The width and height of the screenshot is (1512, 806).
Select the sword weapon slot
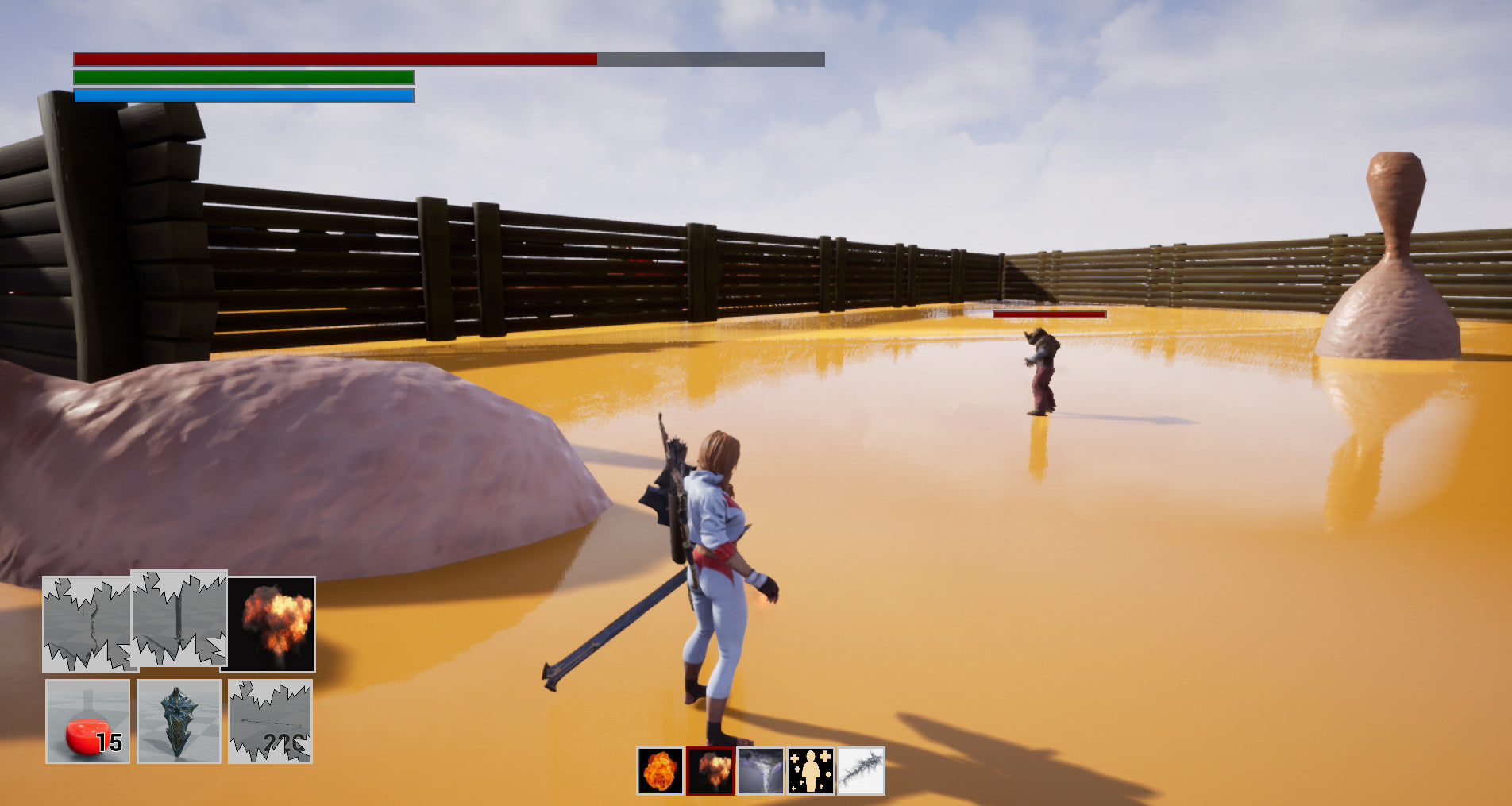click(179, 619)
